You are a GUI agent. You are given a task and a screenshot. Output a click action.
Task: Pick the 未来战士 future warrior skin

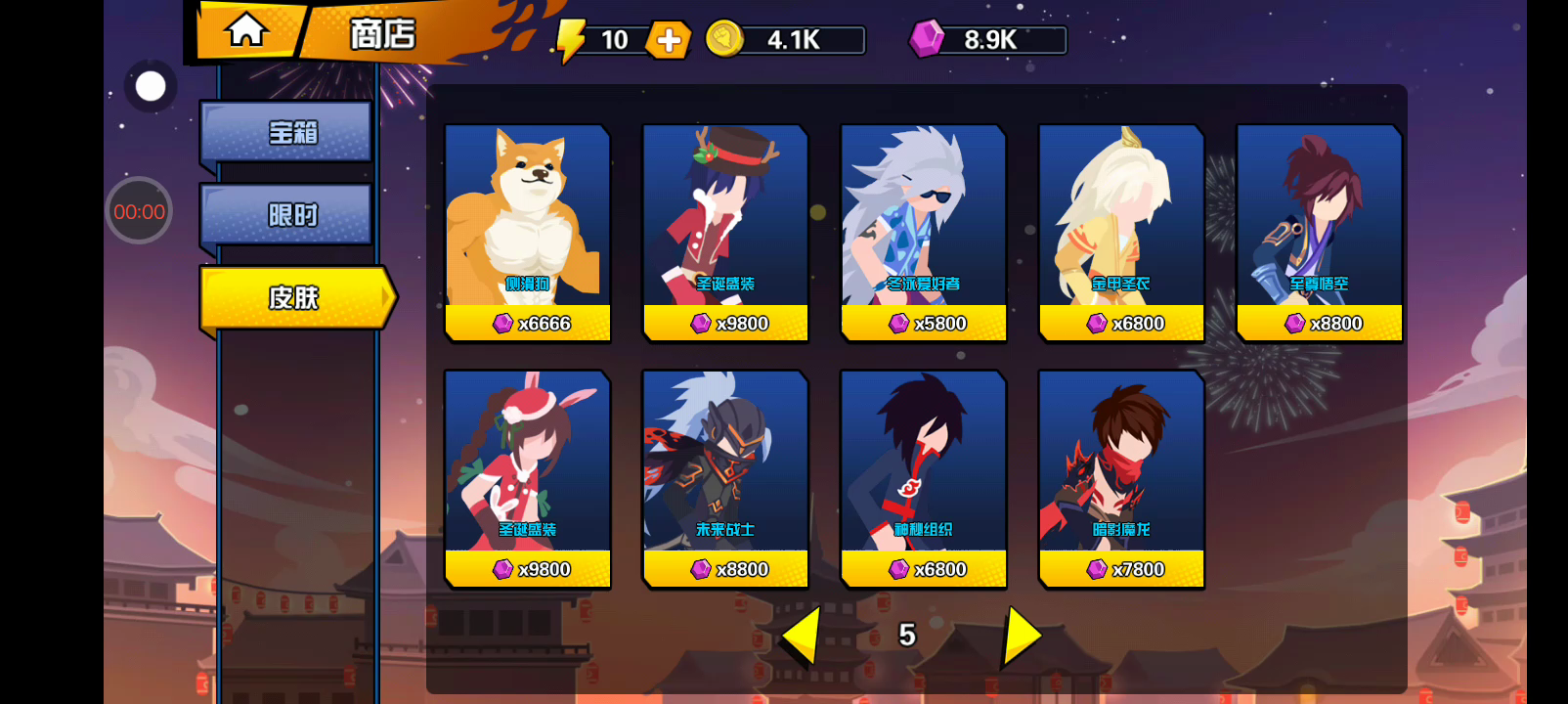point(725,479)
